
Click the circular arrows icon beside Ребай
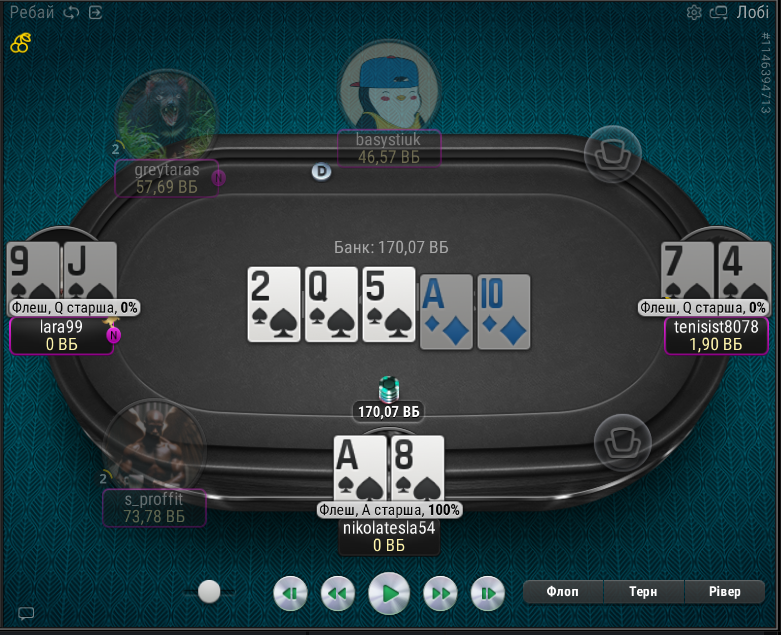[x=71, y=13]
